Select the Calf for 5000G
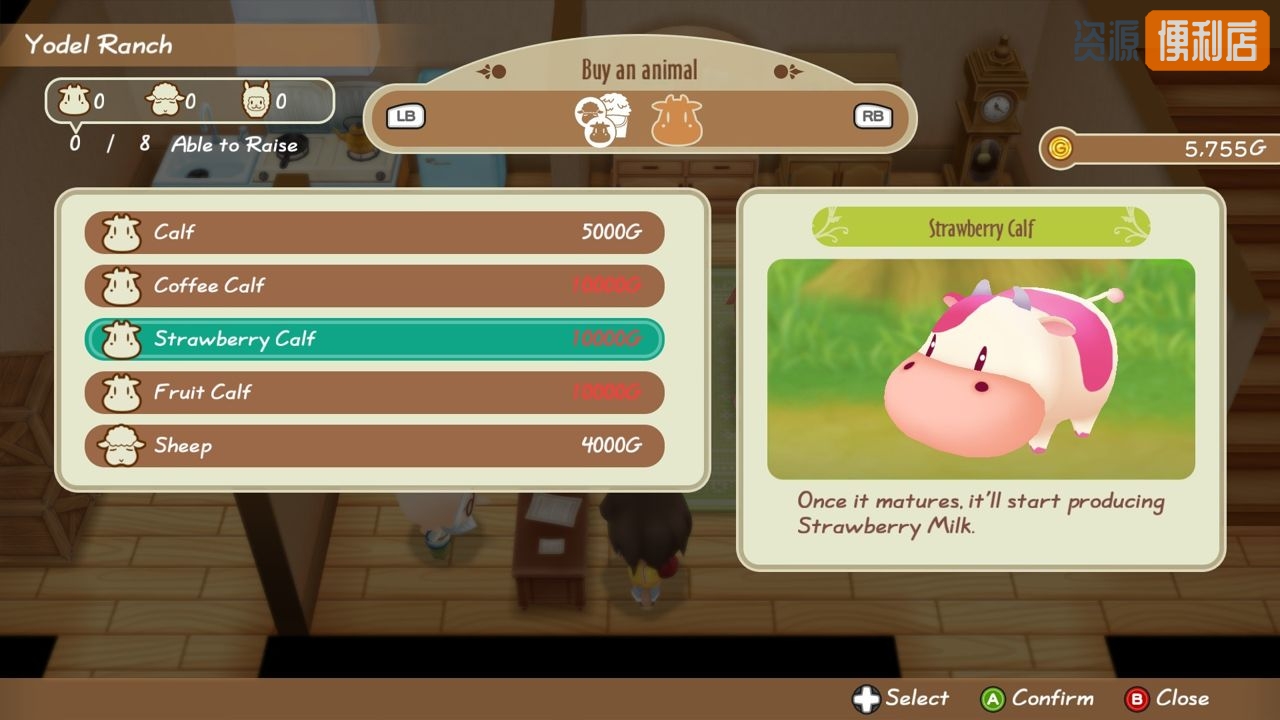1280x720 pixels. pyautogui.click(x=374, y=233)
